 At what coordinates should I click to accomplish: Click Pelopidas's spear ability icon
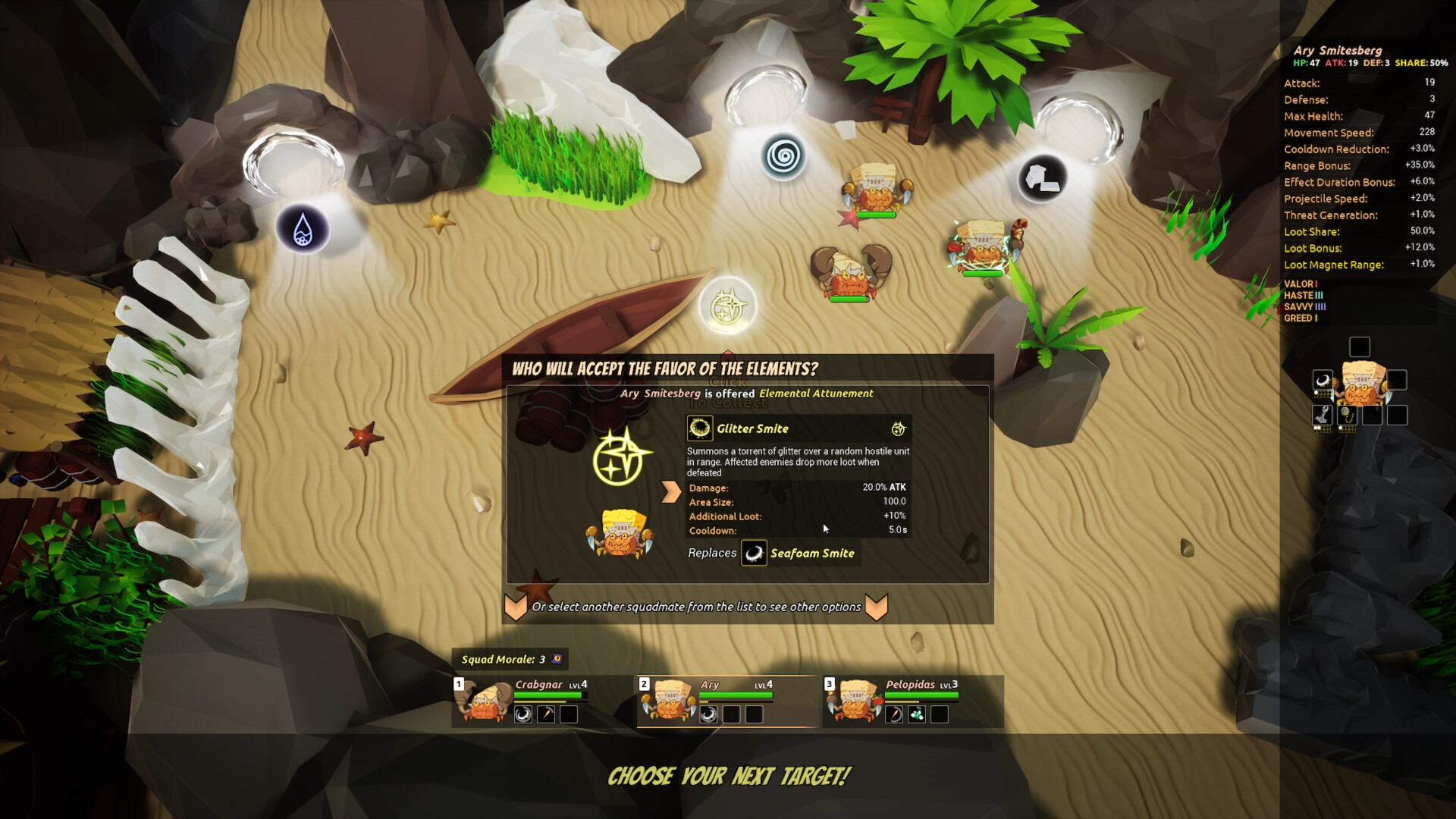pyautogui.click(x=894, y=714)
